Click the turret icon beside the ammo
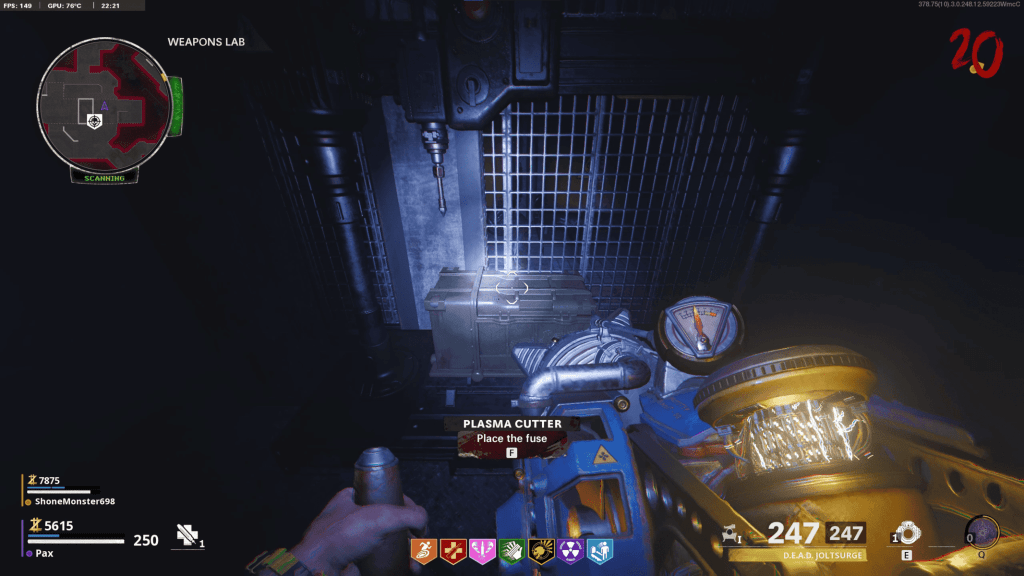Image resolution: width=1024 pixels, height=576 pixels. pos(731,533)
